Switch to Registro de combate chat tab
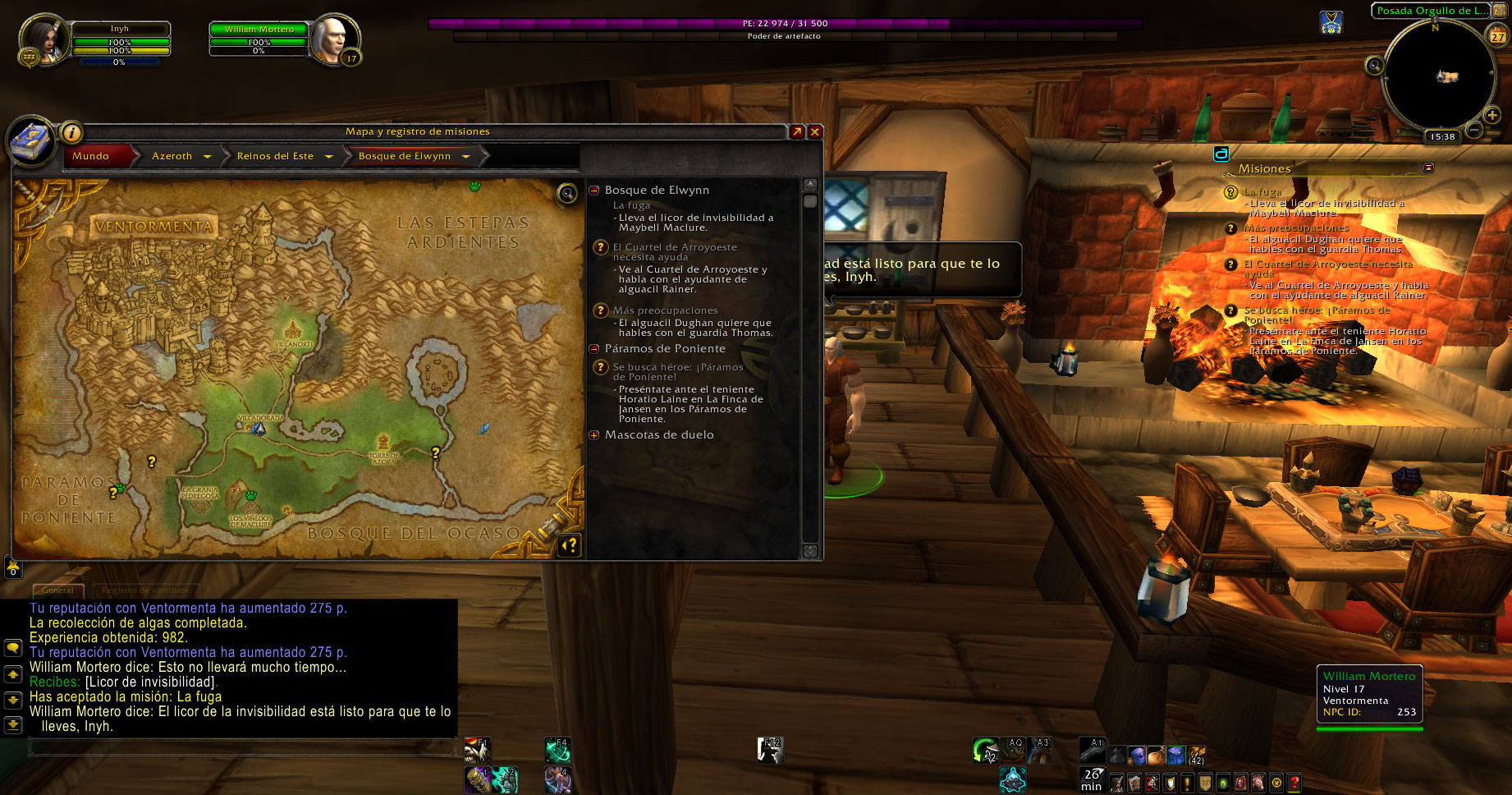Viewport: 1512px width, 795px height. click(x=145, y=590)
